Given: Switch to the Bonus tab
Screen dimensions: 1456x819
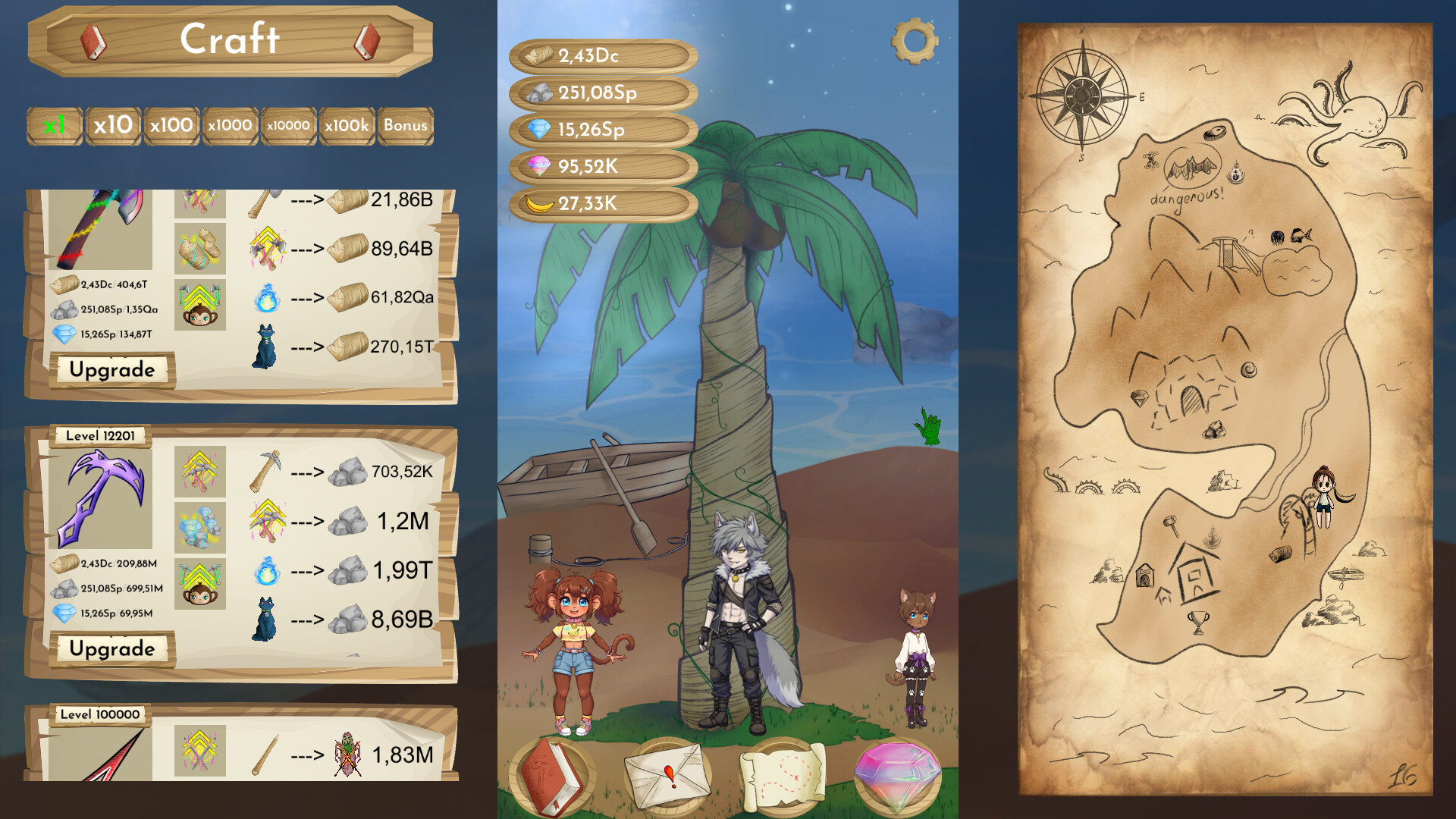Looking at the screenshot, I should click(406, 125).
